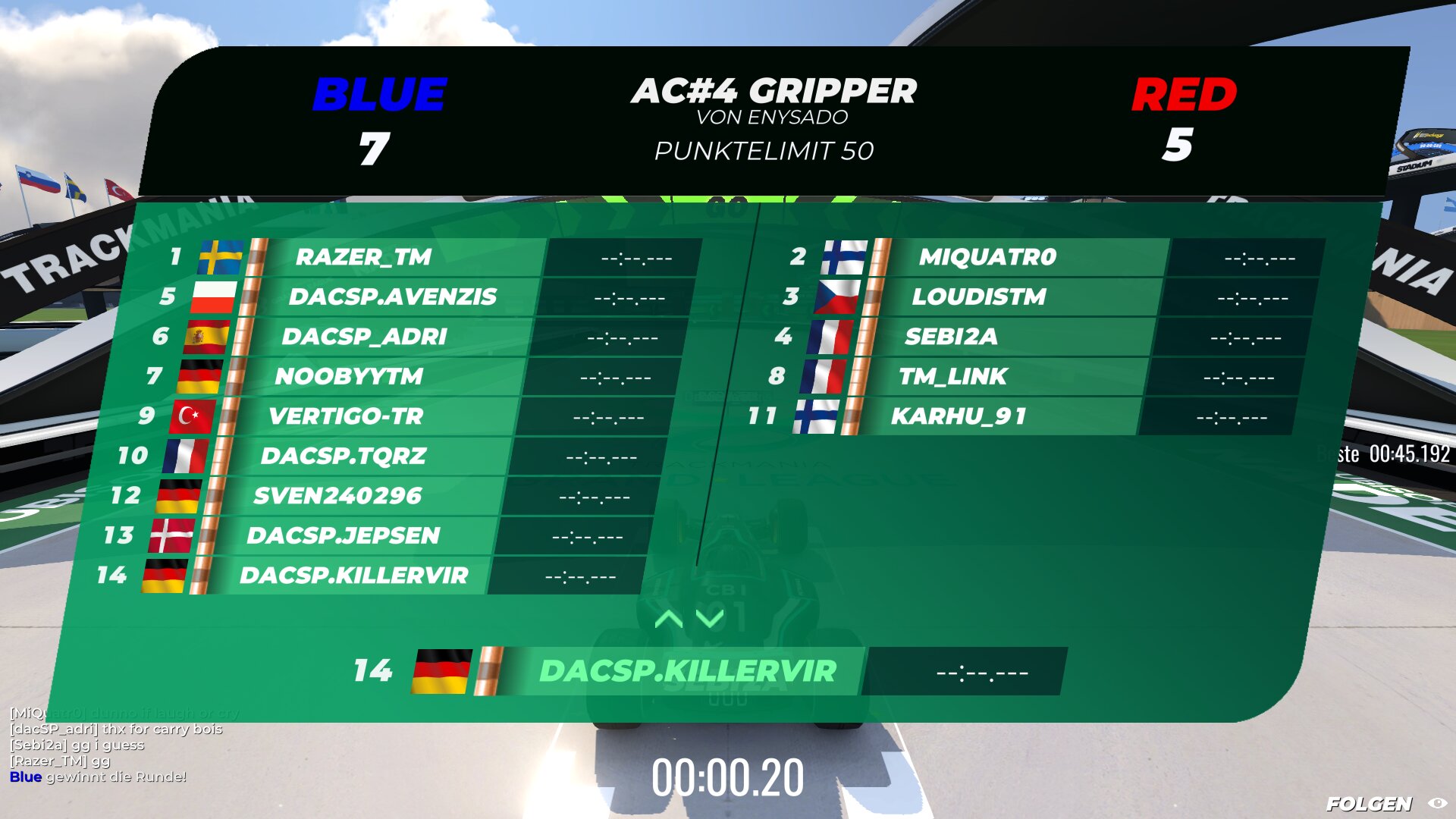
Task: Select DACSP.AVENZIS in the Blue team list
Action: [x=392, y=297]
